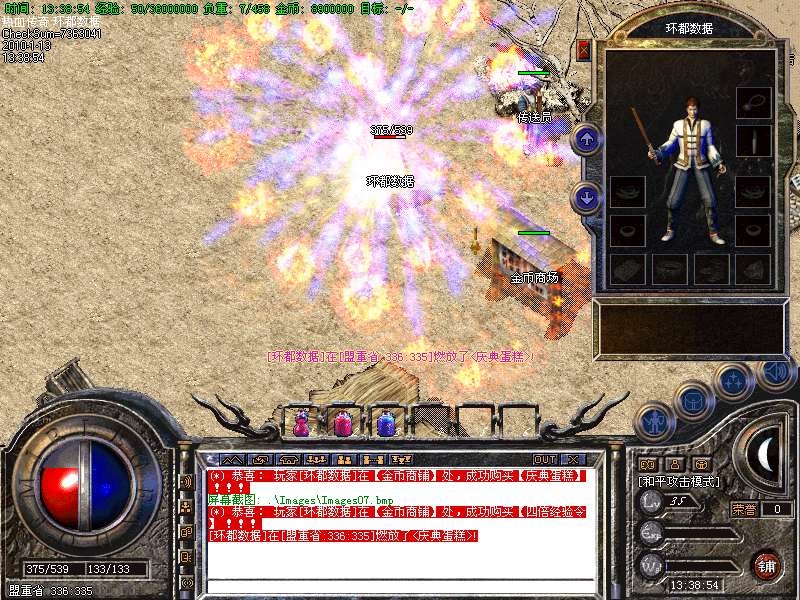Open the red 铺 shop button

pyautogui.click(x=767, y=565)
